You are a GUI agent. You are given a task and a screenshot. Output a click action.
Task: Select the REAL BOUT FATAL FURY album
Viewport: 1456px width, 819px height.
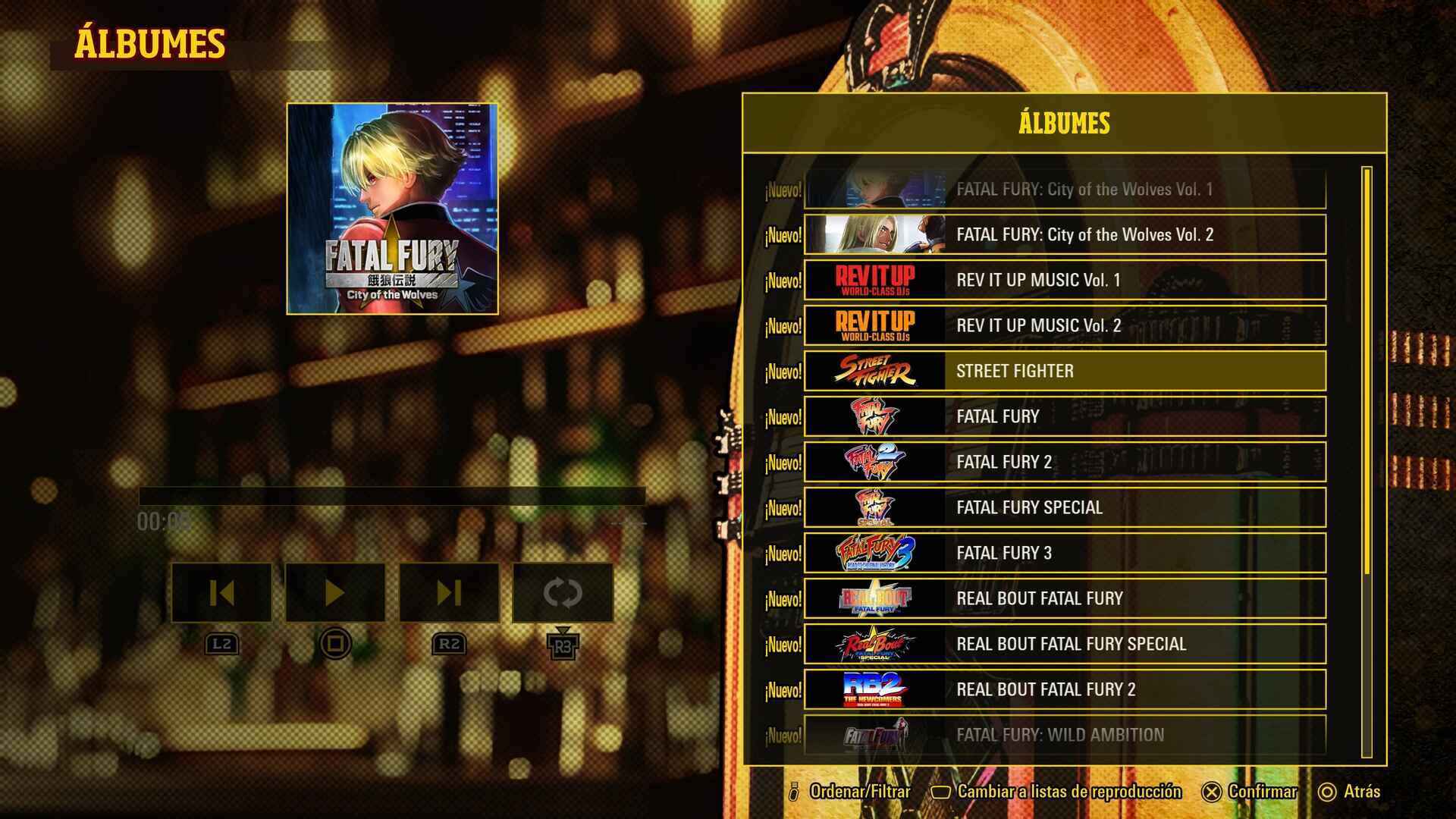(x=1065, y=598)
